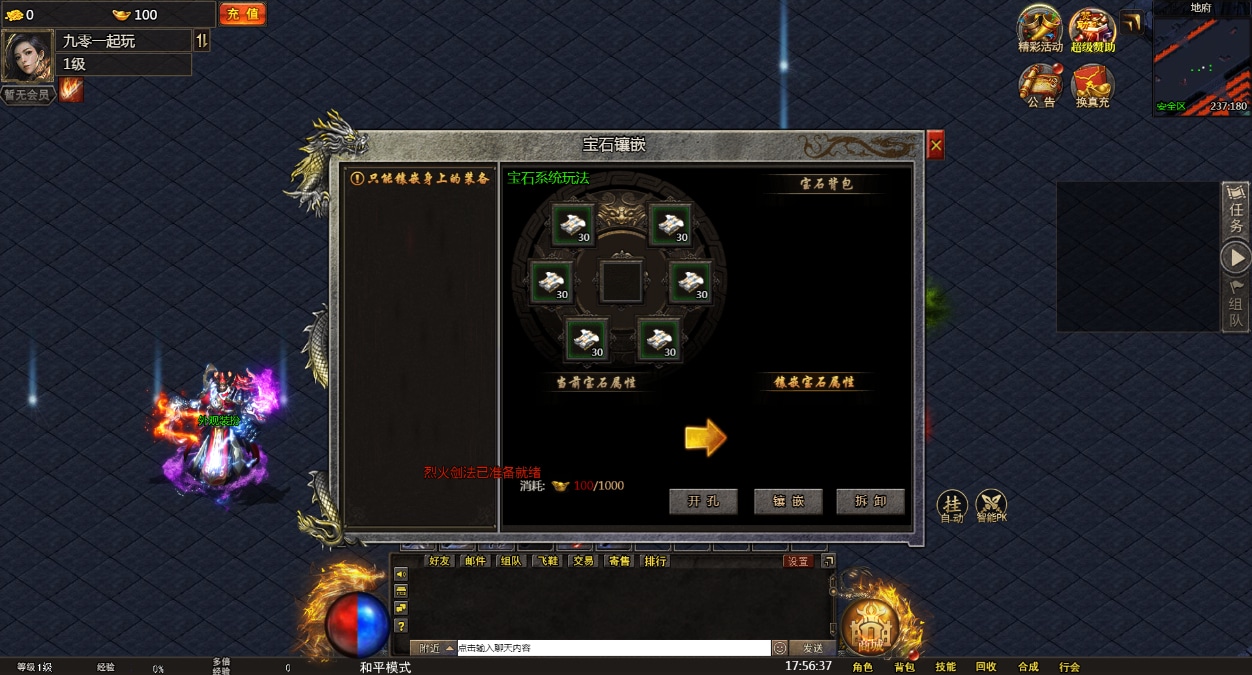Open the 邮件 mail tab
The width and height of the screenshot is (1252, 675).
[475, 561]
